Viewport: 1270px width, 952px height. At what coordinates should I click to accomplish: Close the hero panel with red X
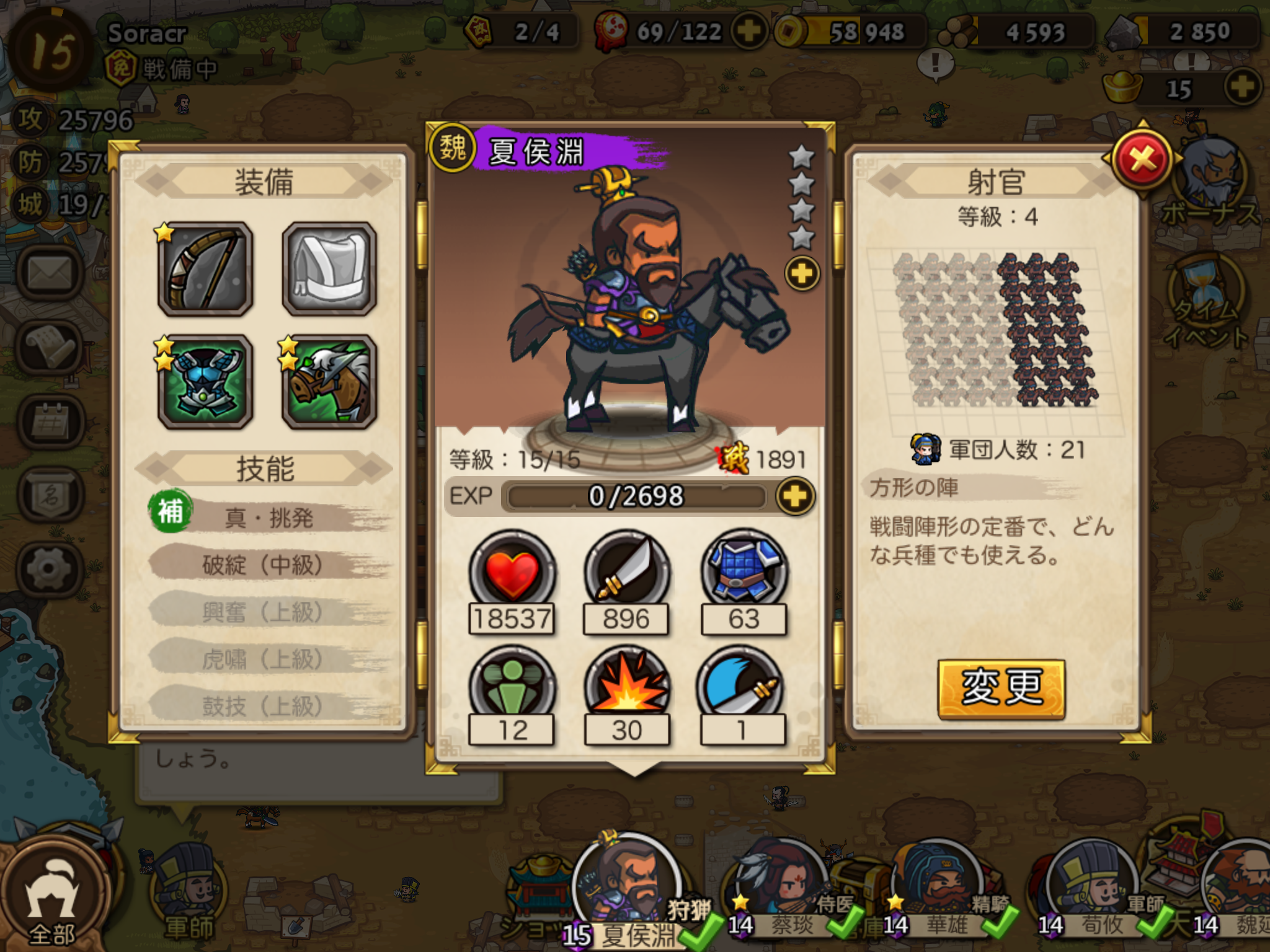tap(1142, 160)
